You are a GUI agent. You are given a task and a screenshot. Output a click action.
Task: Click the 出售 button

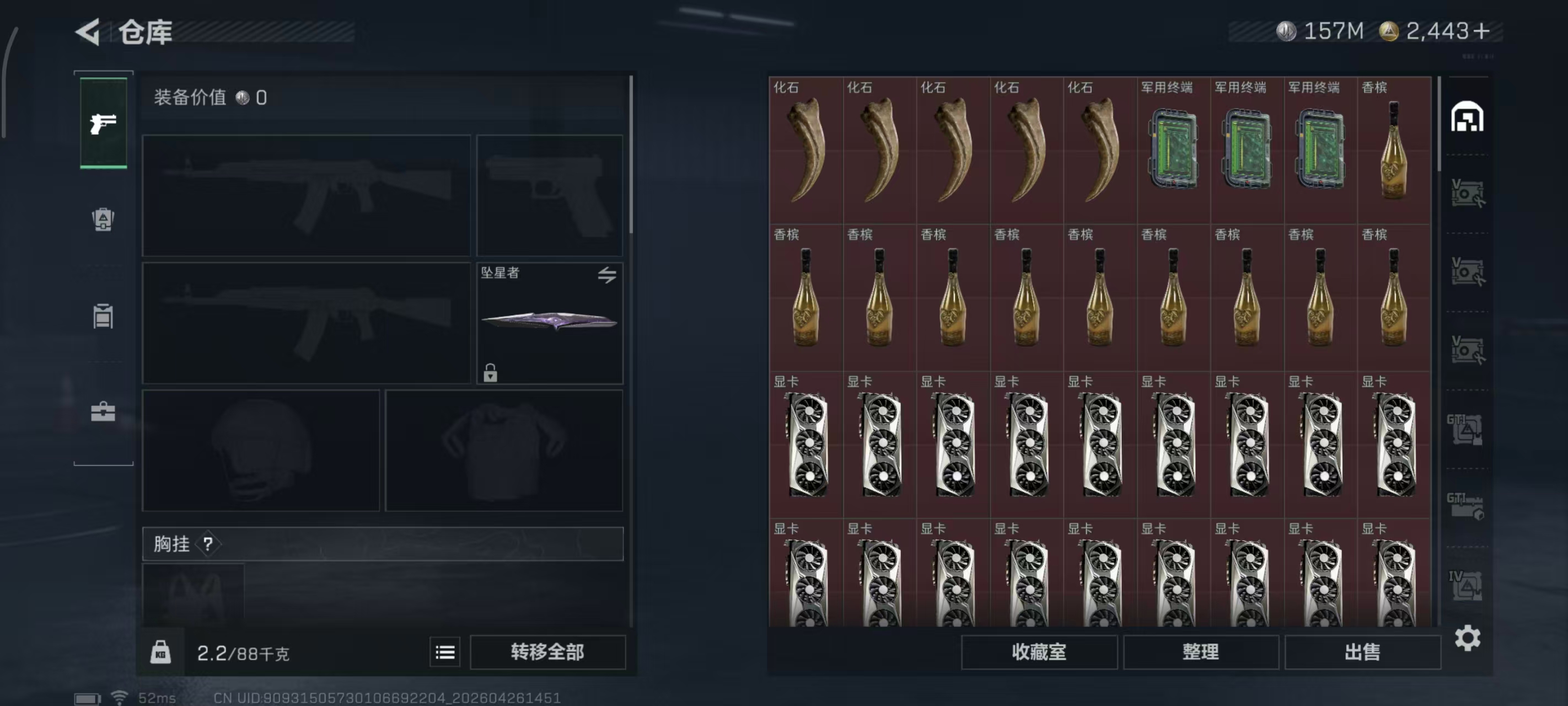[1363, 652]
